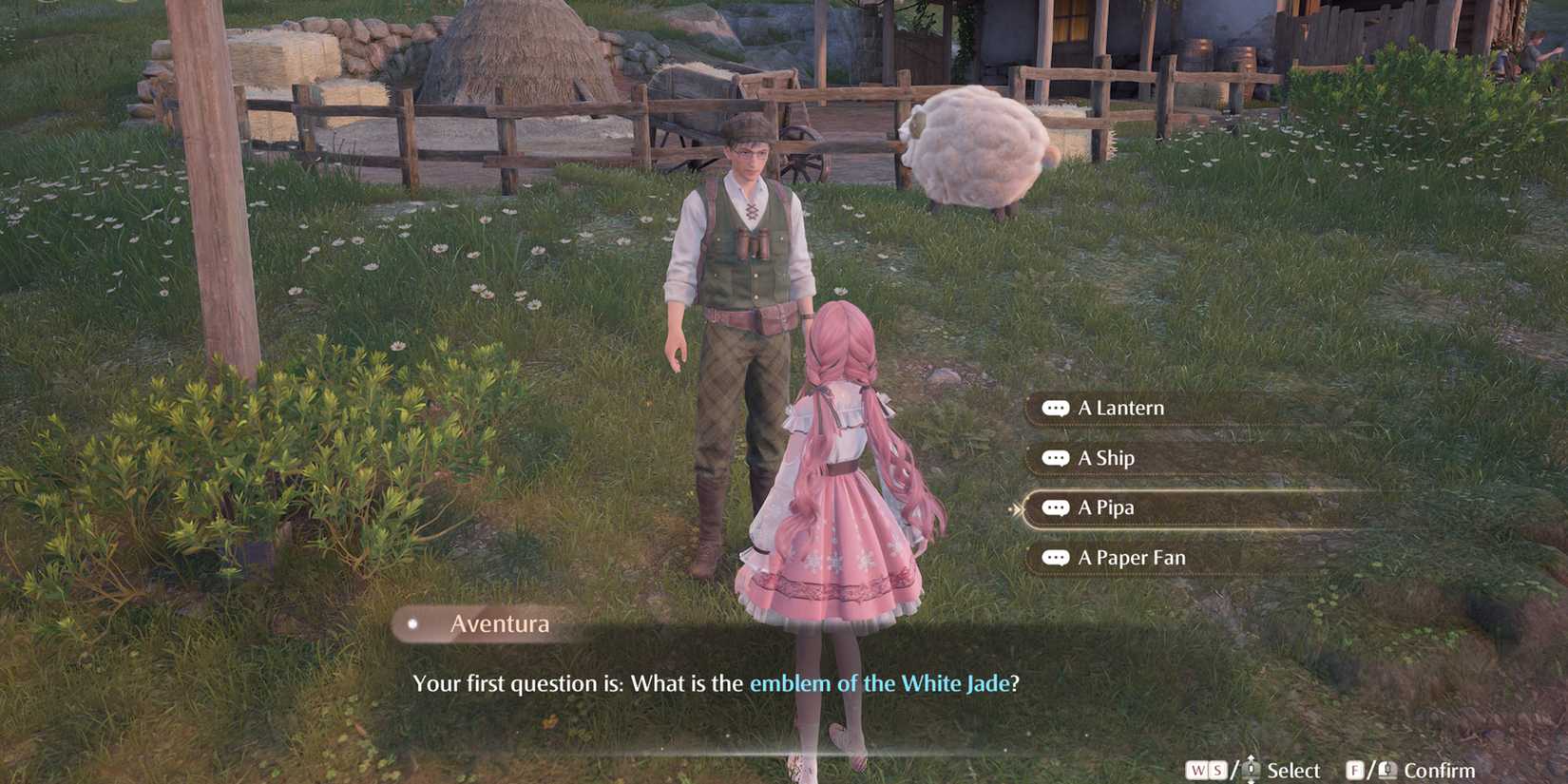Viewport: 1568px width, 784px height.
Task: Pick the A Paper Fan reply
Action: (x=1136, y=558)
